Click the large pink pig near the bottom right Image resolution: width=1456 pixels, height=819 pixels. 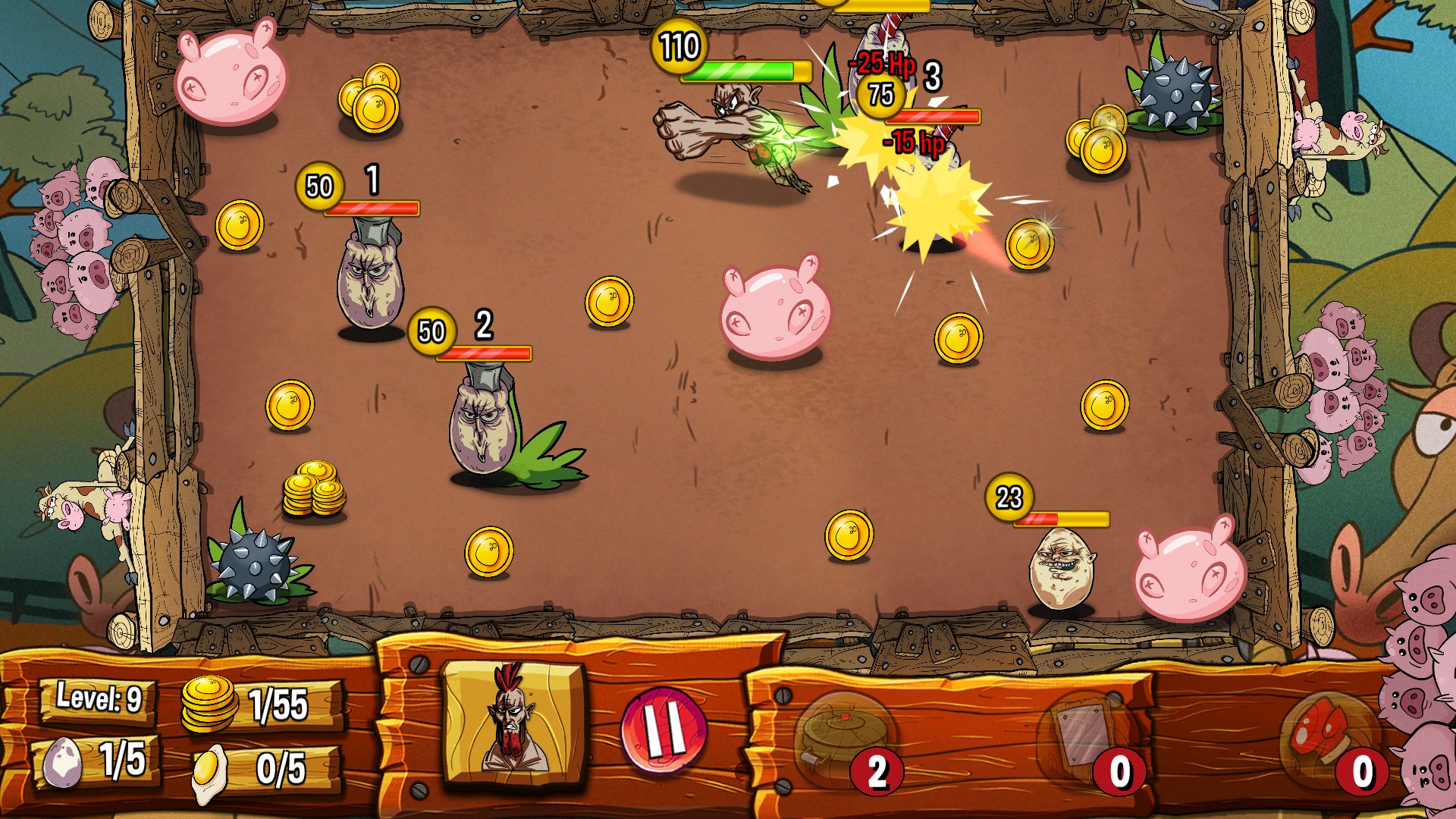point(1187,573)
